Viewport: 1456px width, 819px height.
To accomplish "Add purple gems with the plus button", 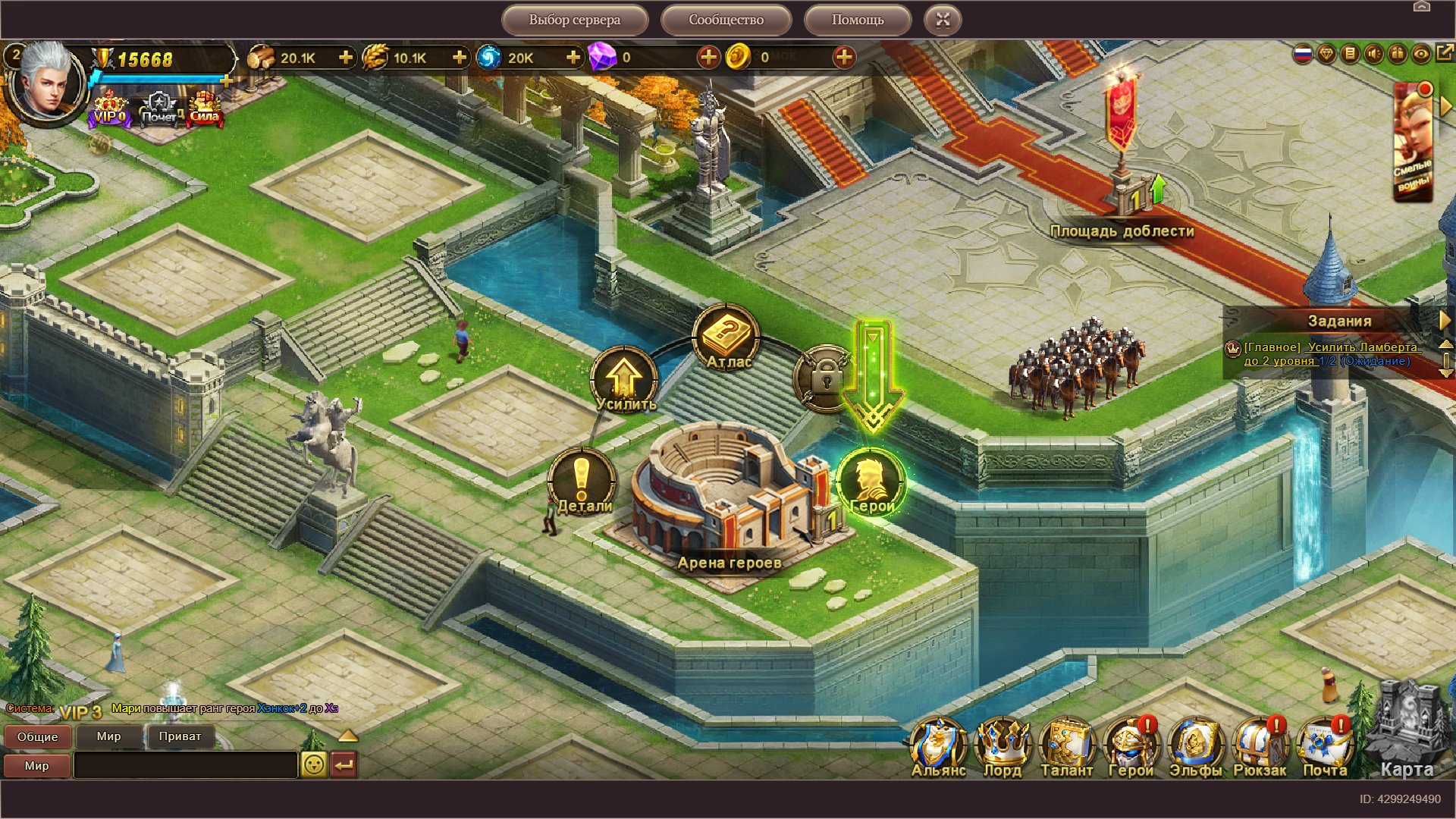I will point(708,58).
